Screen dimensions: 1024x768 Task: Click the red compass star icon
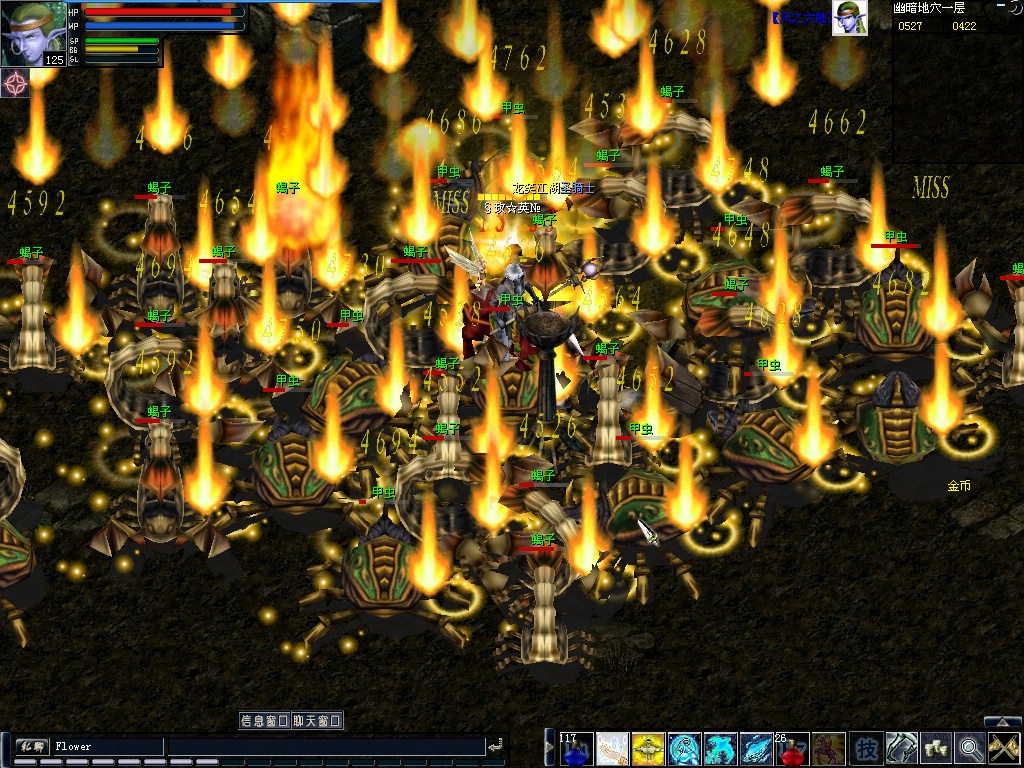(x=15, y=82)
